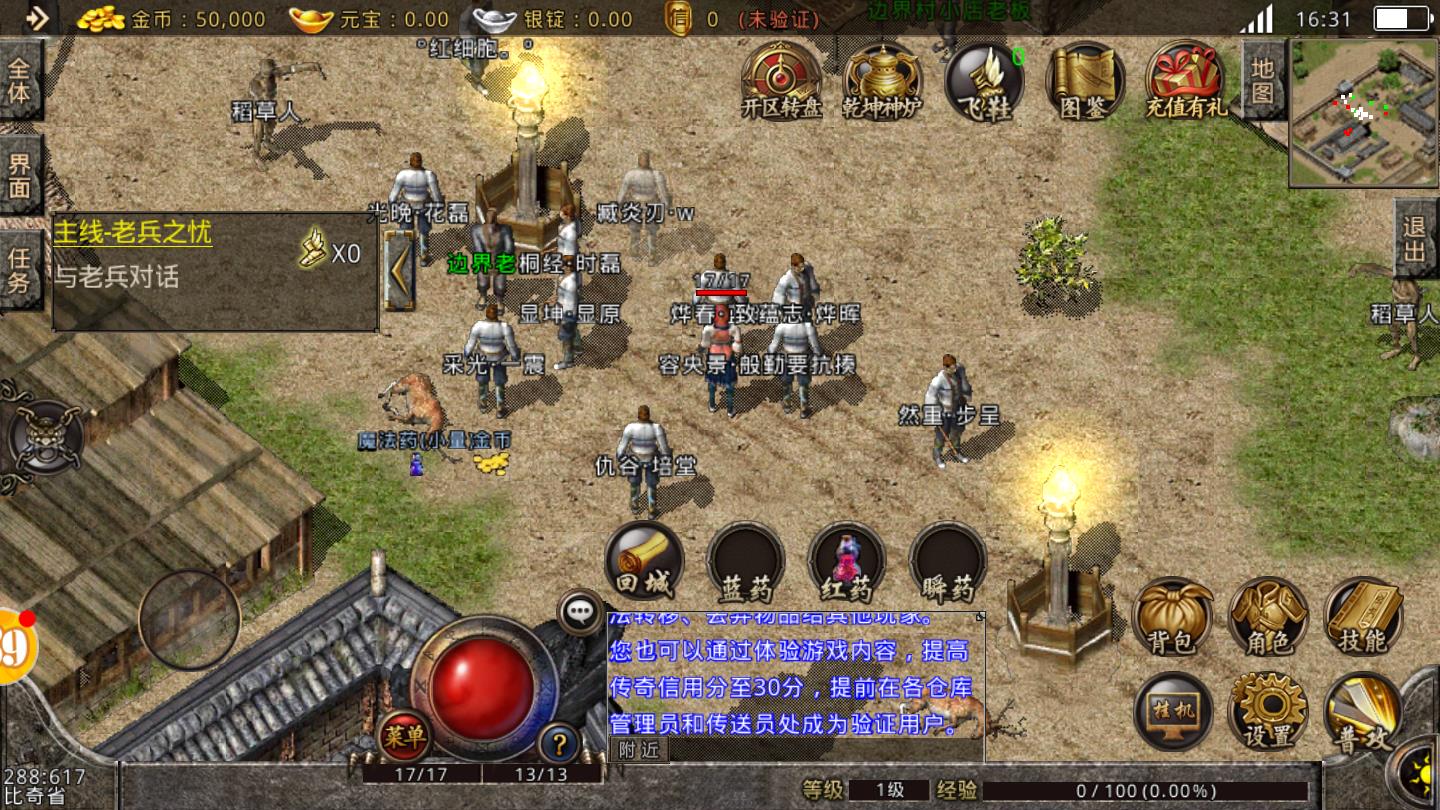Open the 技能 skills book
This screenshot has width=1440, height=810.
tap(1364, 616)
